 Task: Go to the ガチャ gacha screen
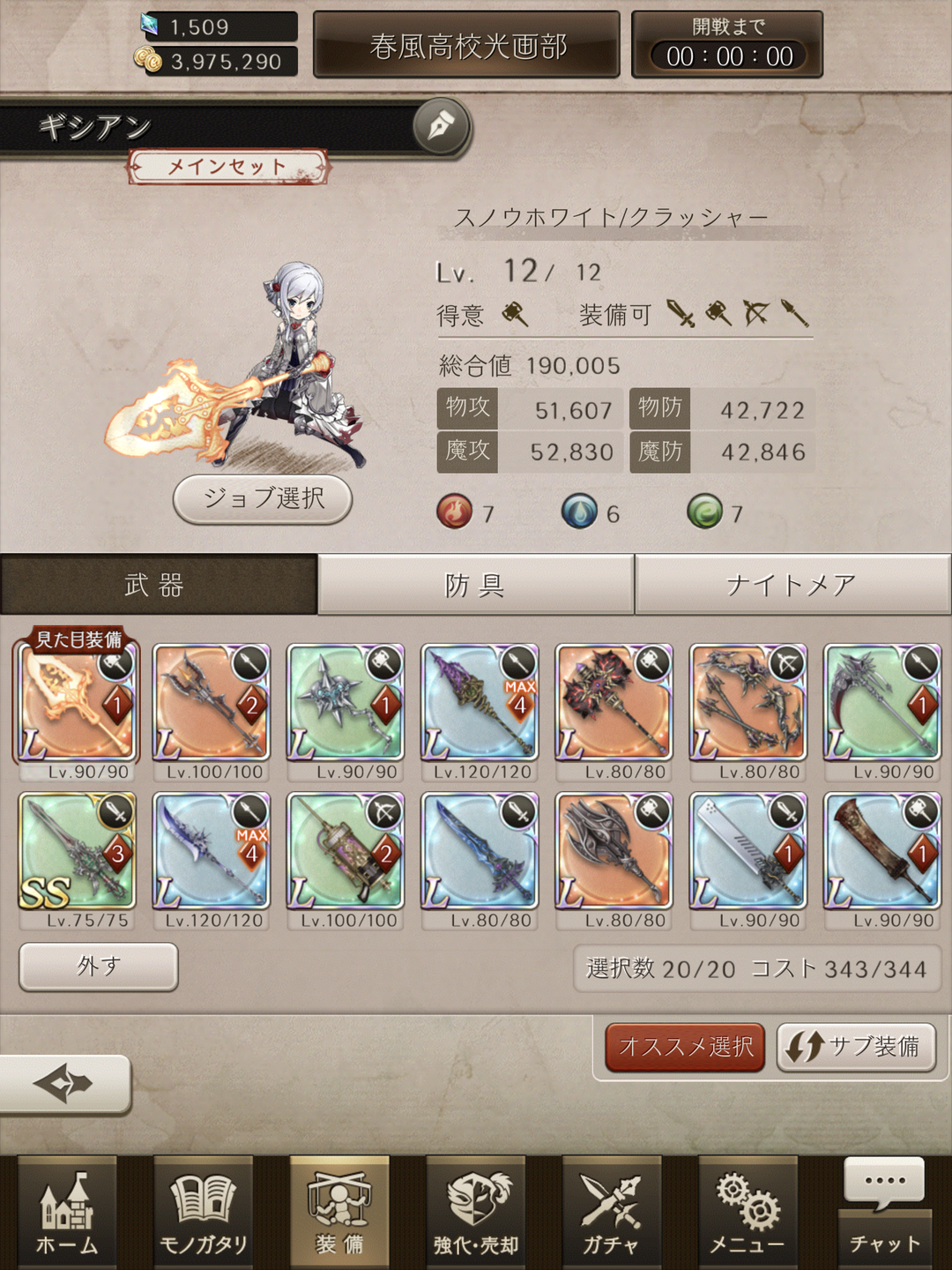pyautogui.click(x=611, y=1213)
